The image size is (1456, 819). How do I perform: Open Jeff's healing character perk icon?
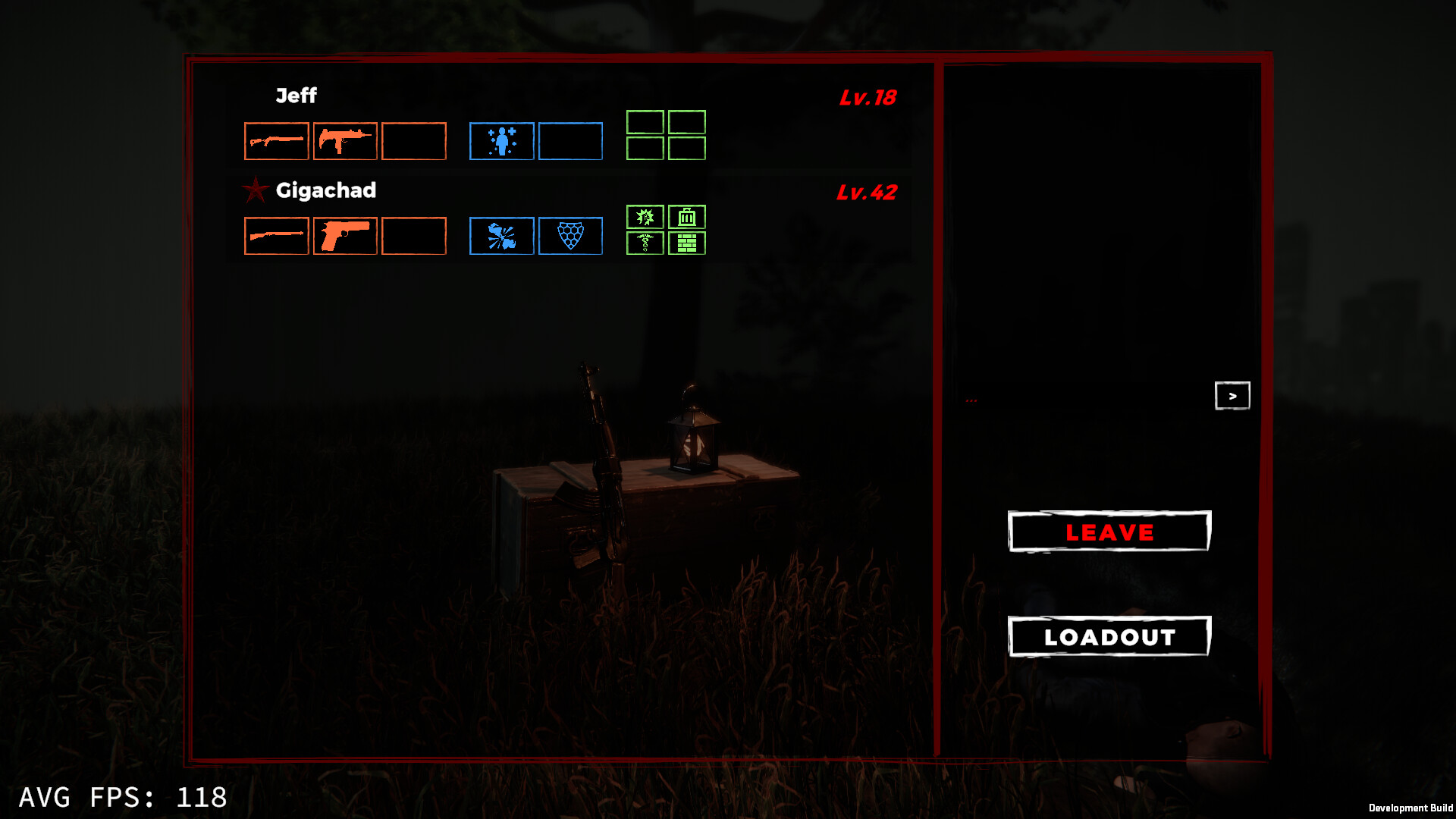tap(501, 140)
